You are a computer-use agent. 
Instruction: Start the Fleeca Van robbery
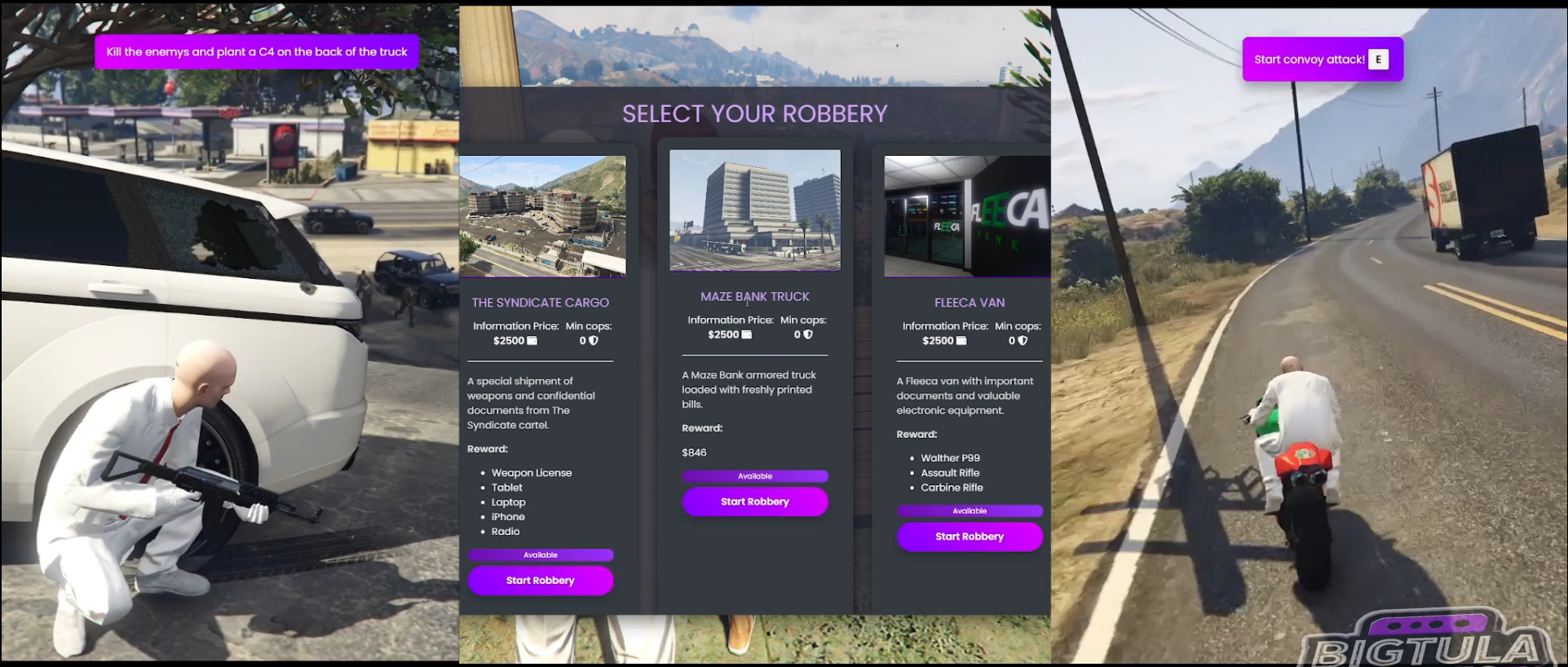pos(970,537)
